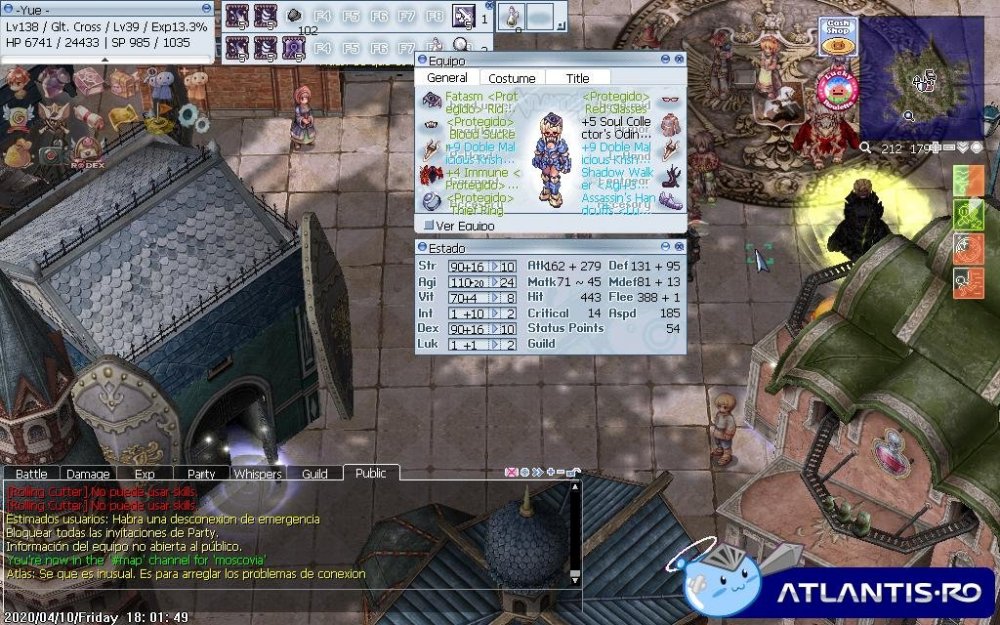This screenshot has height=625, width=1000.
Task: Select the General equipment tab
Action: [x=447, y=78]
